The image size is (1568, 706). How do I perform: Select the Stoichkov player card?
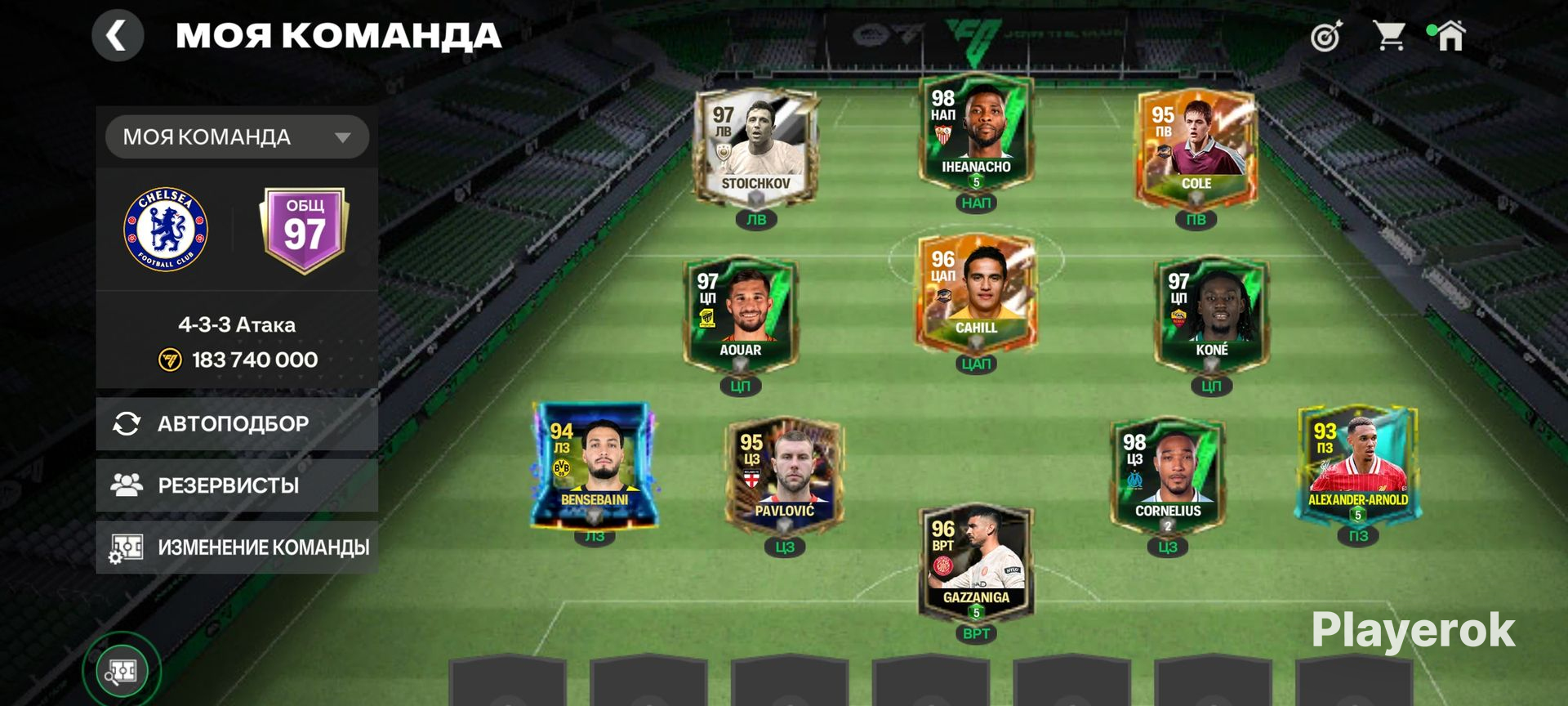click(x=755, y=147)
